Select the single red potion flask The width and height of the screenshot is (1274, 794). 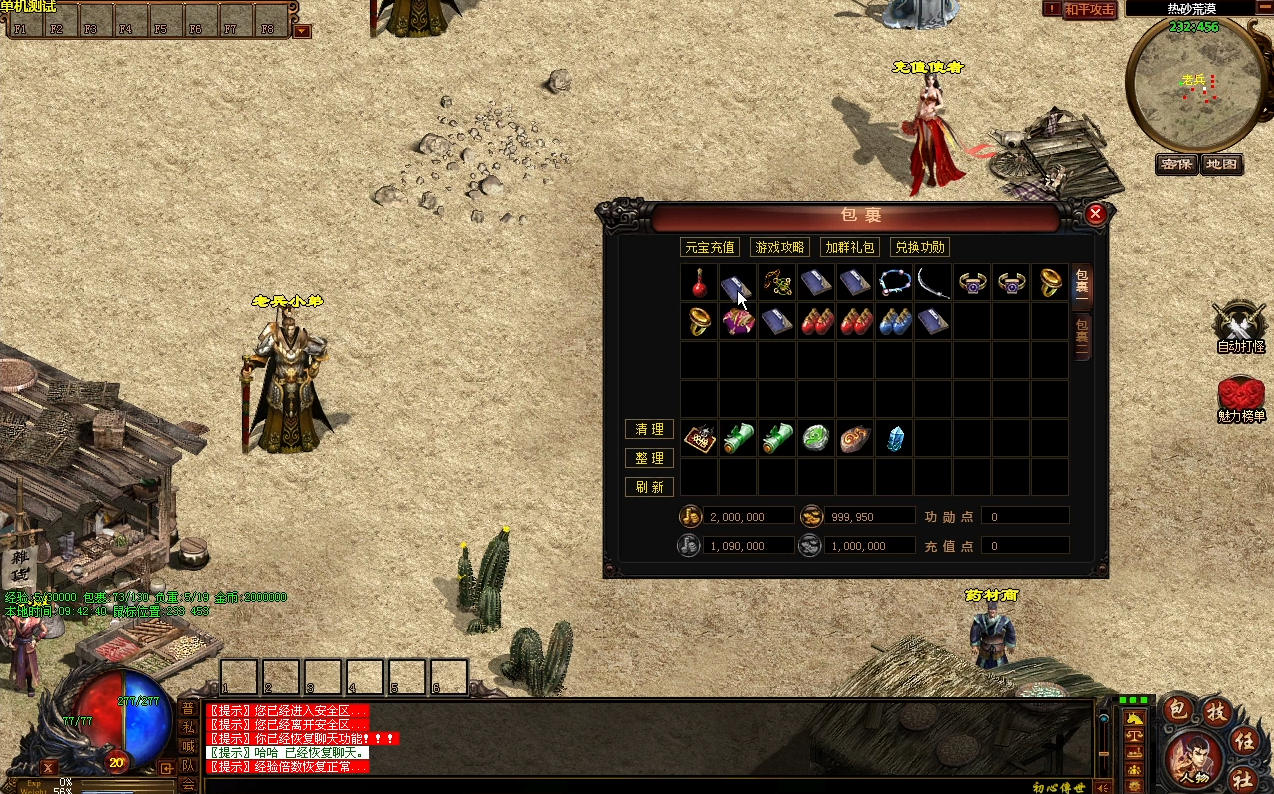coord(699,283)
